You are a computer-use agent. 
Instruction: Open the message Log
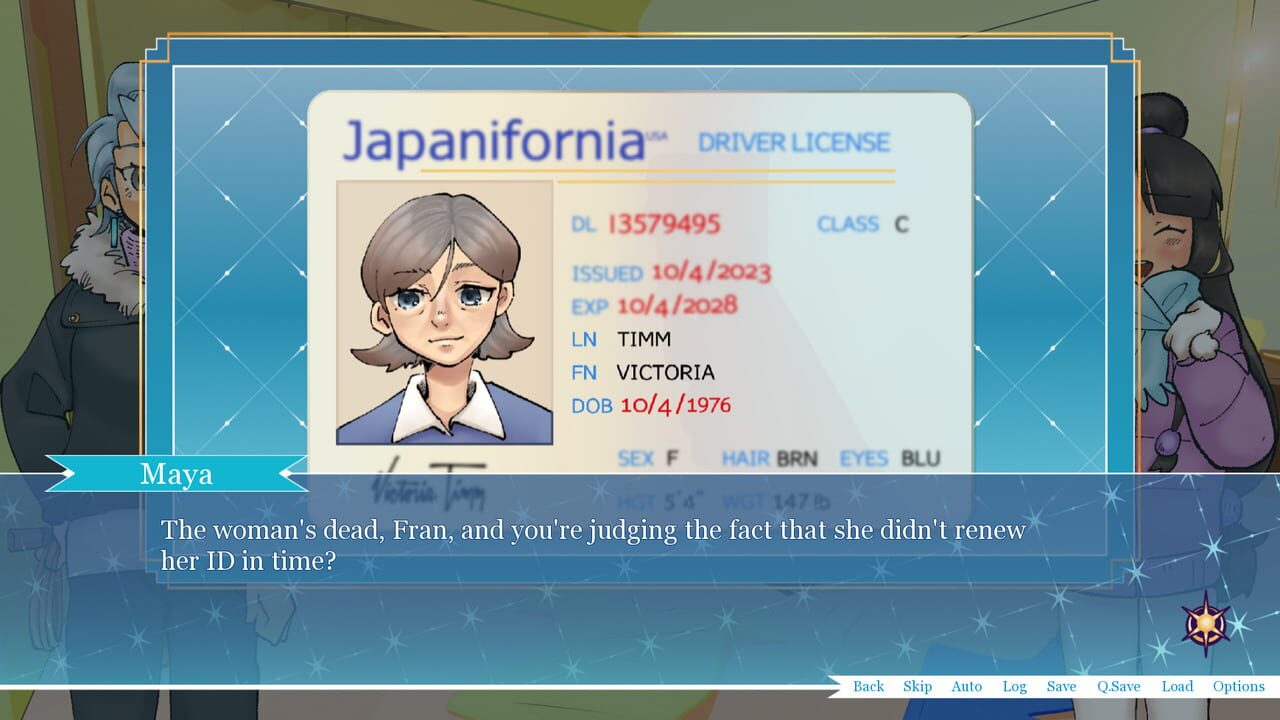pyautogui.click(x=1015, y=686)
